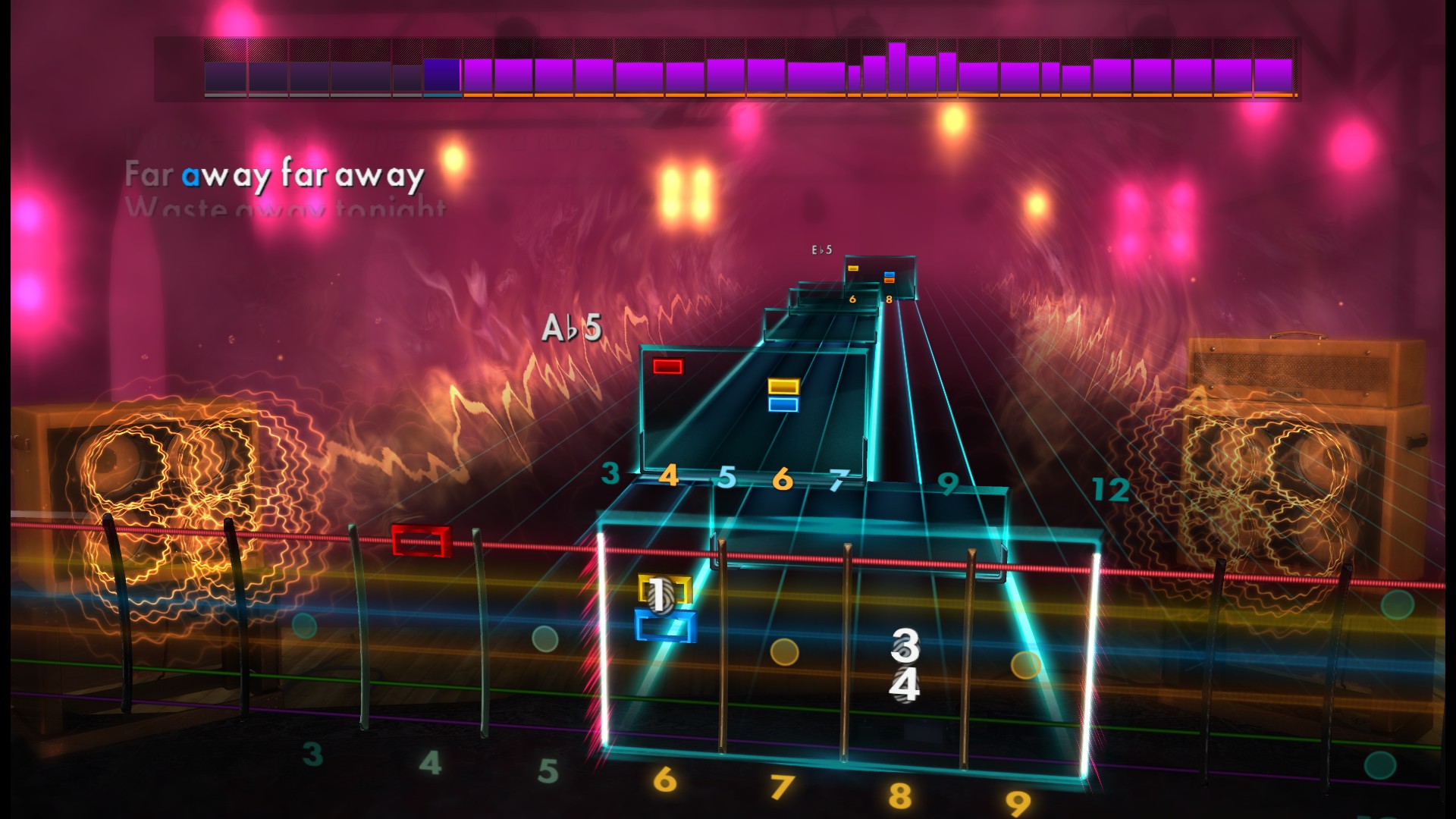The width and height of the screenshot is (1456, 819).
Task: Click the yellow note in the Eb5 chord box
Action: point(855,268)
